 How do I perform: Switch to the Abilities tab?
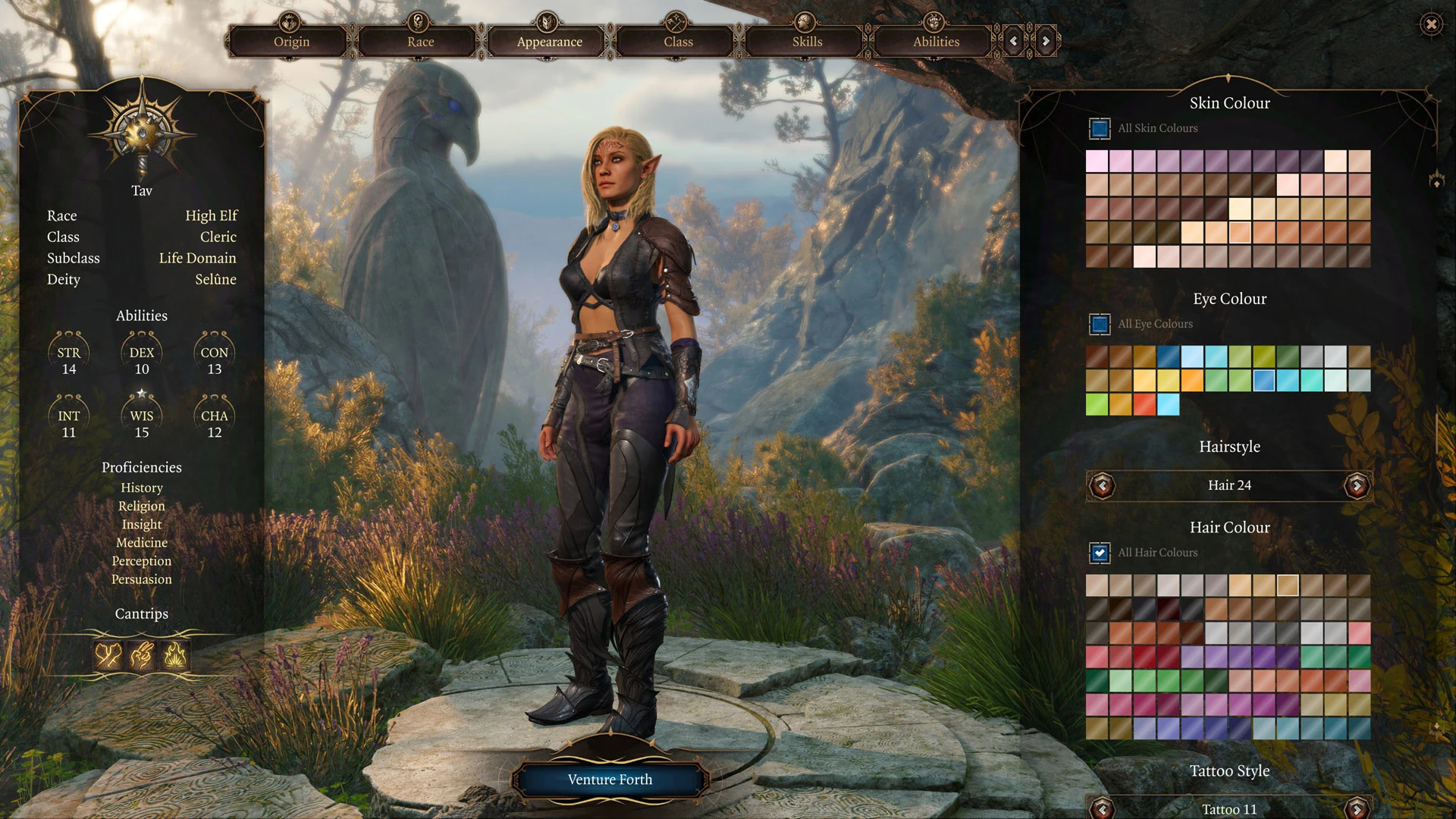tap(936, 42)
